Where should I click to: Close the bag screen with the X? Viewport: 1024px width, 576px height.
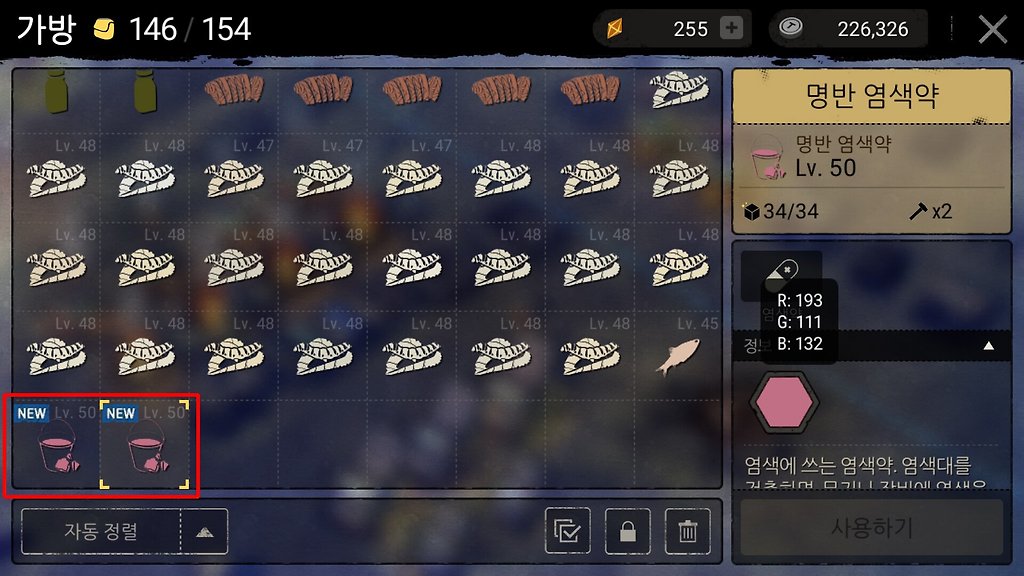click(x=992, y=29)
